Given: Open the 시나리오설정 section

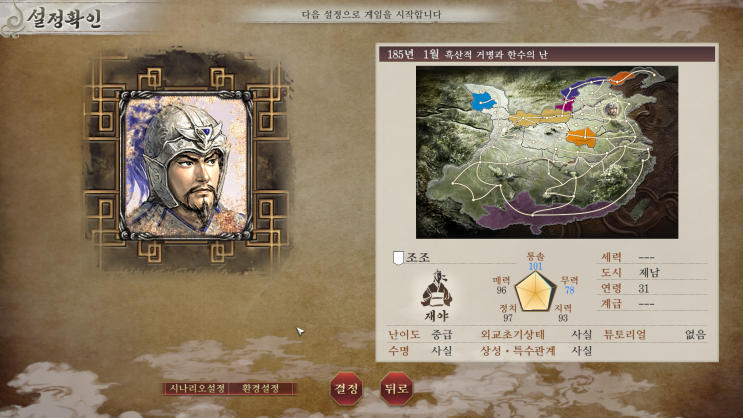Looking at the screenshot, I should pos(196,388).
